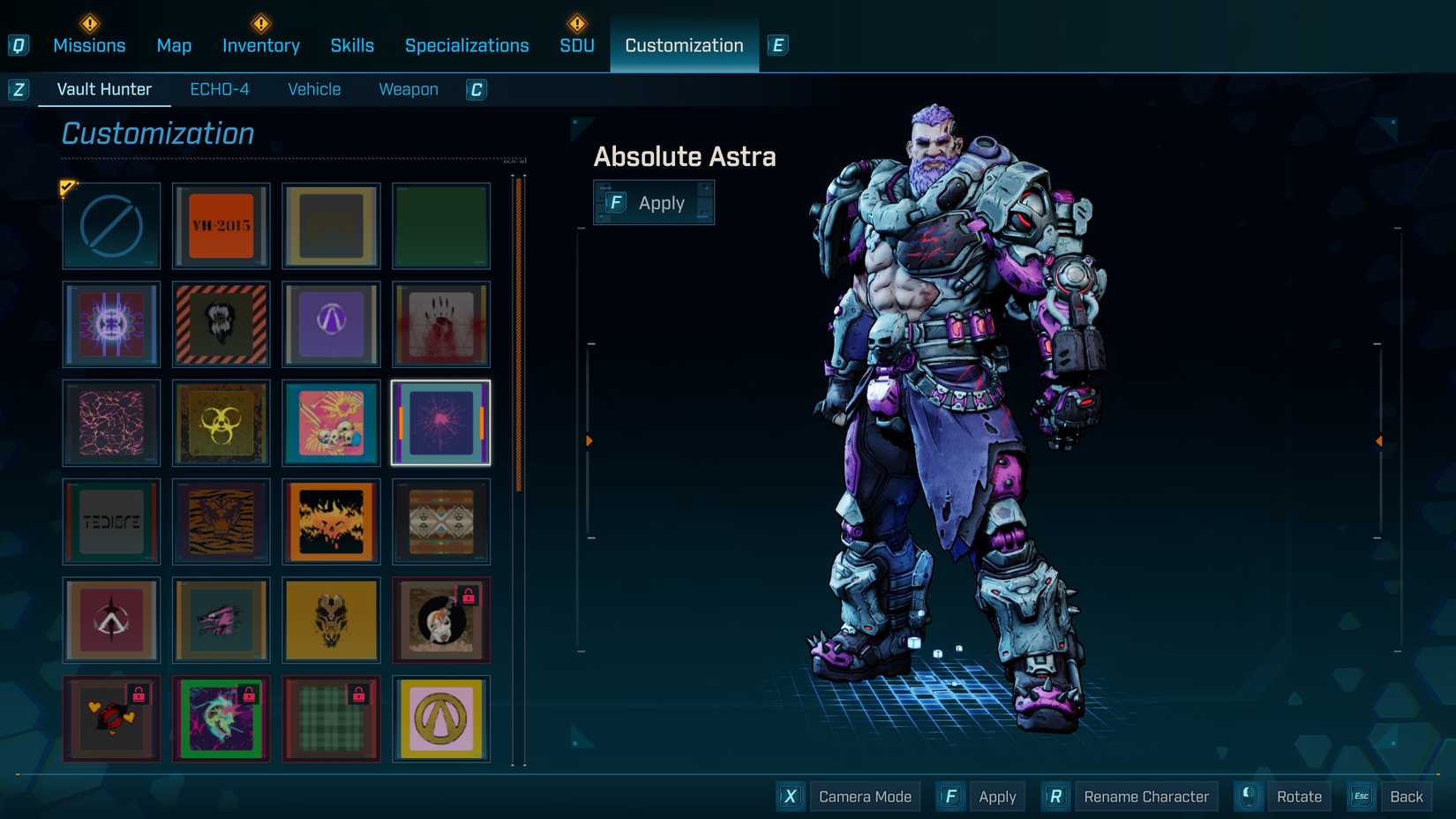The width and height of the screenshot is (1456, 819).
Task: Toggle the checkmark on the equipped skin
Action: tap(67, 186)
